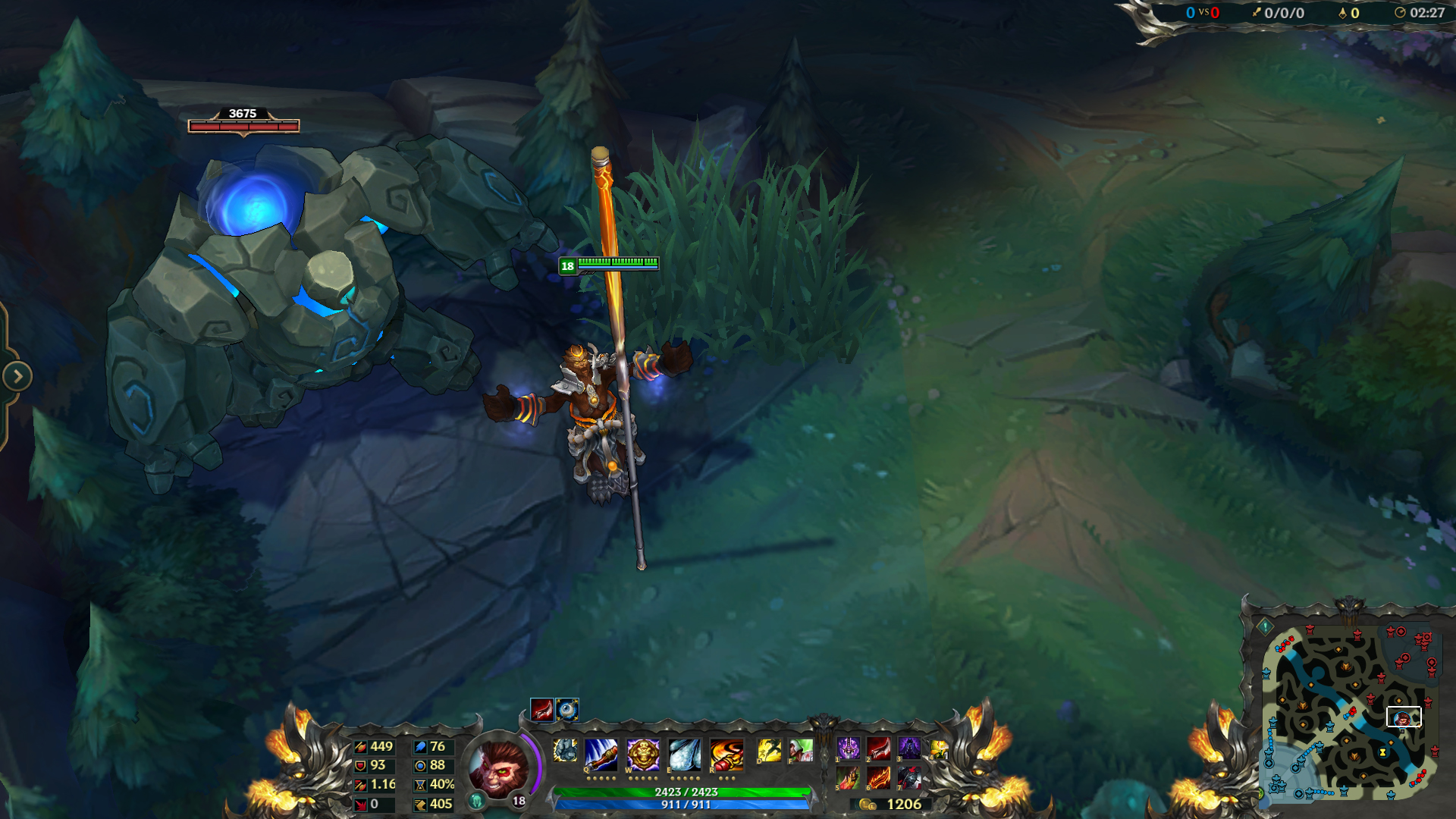Use the Heal summoner spell icon
This screenshot has width=1456, height=819.
(801, 749)
